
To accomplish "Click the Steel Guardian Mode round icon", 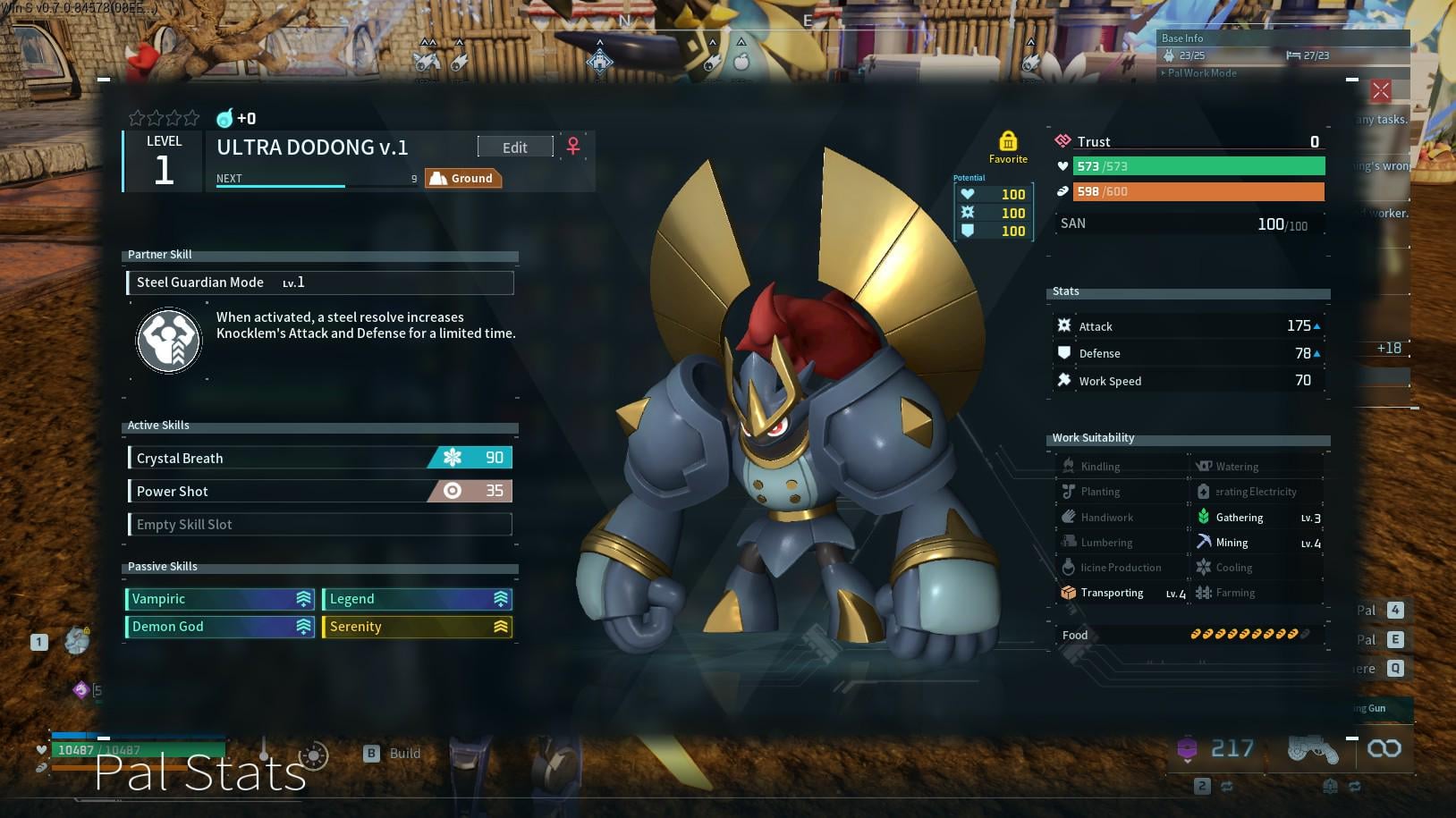I will click(x=169, y=341).
